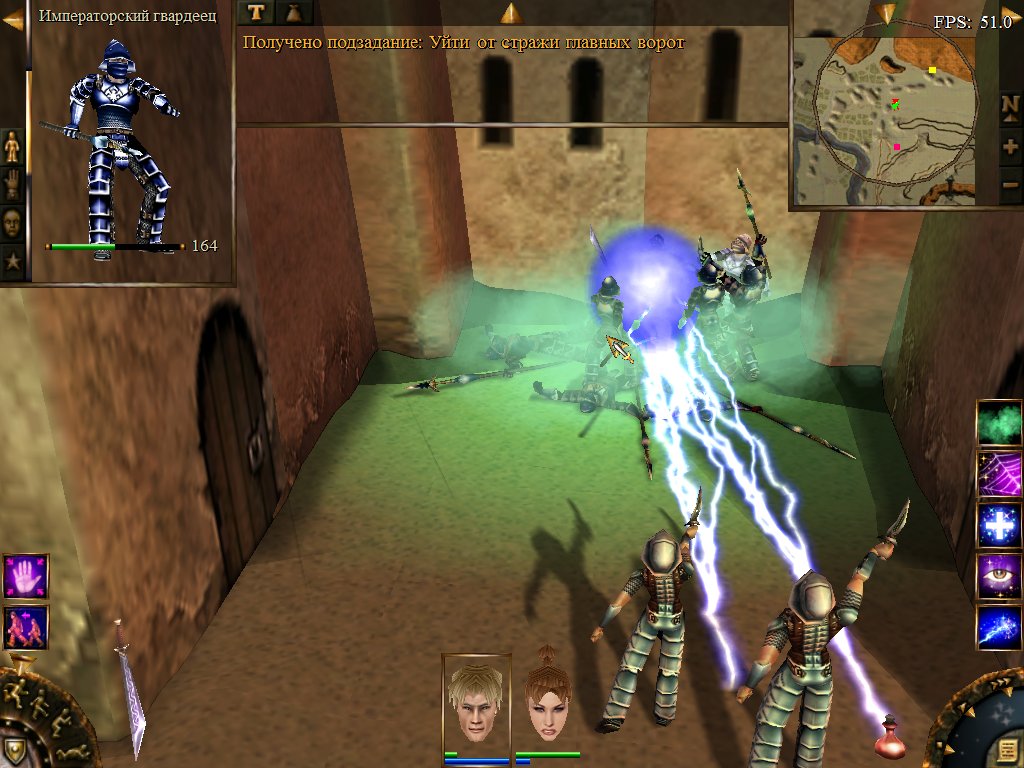Activate the eye vision spell icon
This screenshot has height=768, width=1024.
(x=998, y=577)
